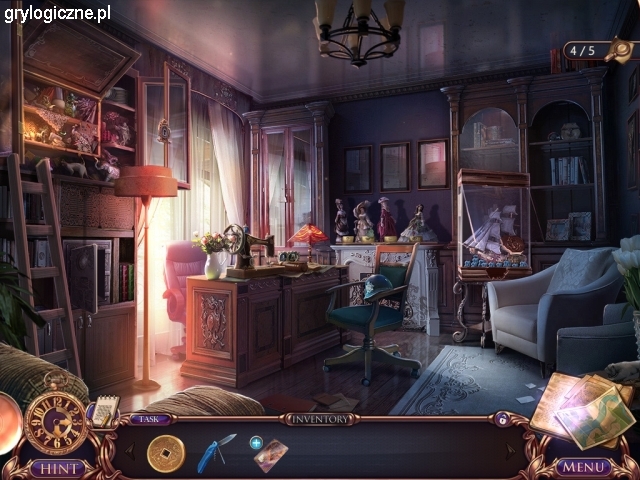Click the Hint button
Image resolution: width=640 pixels, height=480 pixels.
(57, 467)
